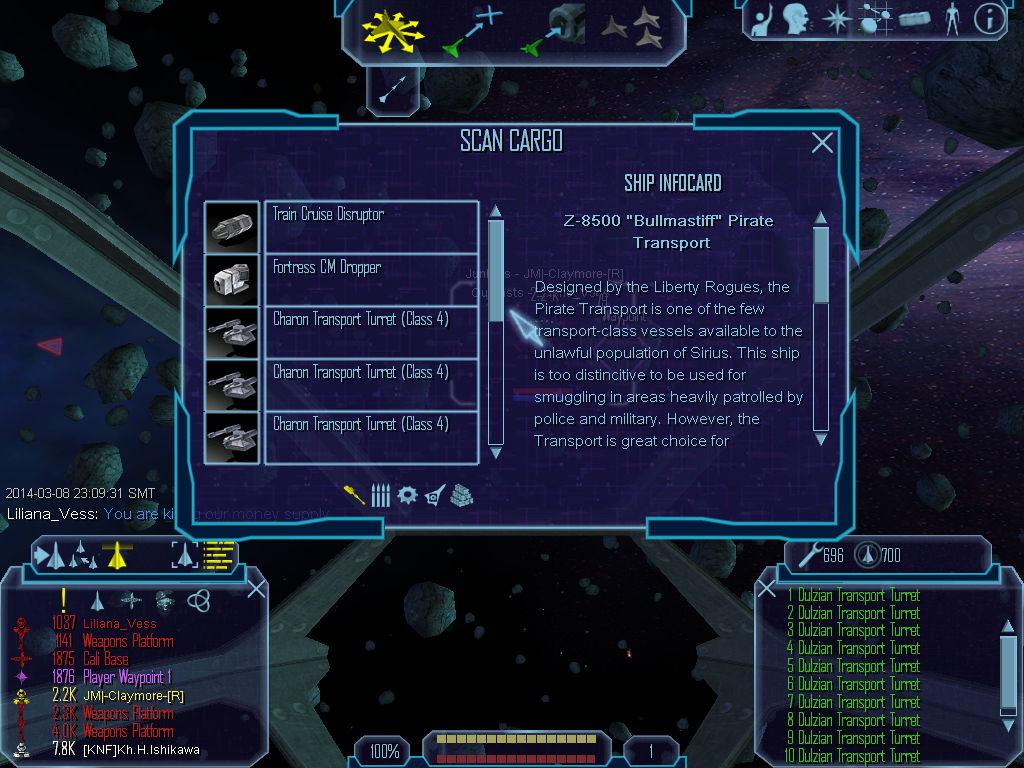1024x768 pixels.
Task: Show the ammo category in scan window
Action: coord(380,495)
